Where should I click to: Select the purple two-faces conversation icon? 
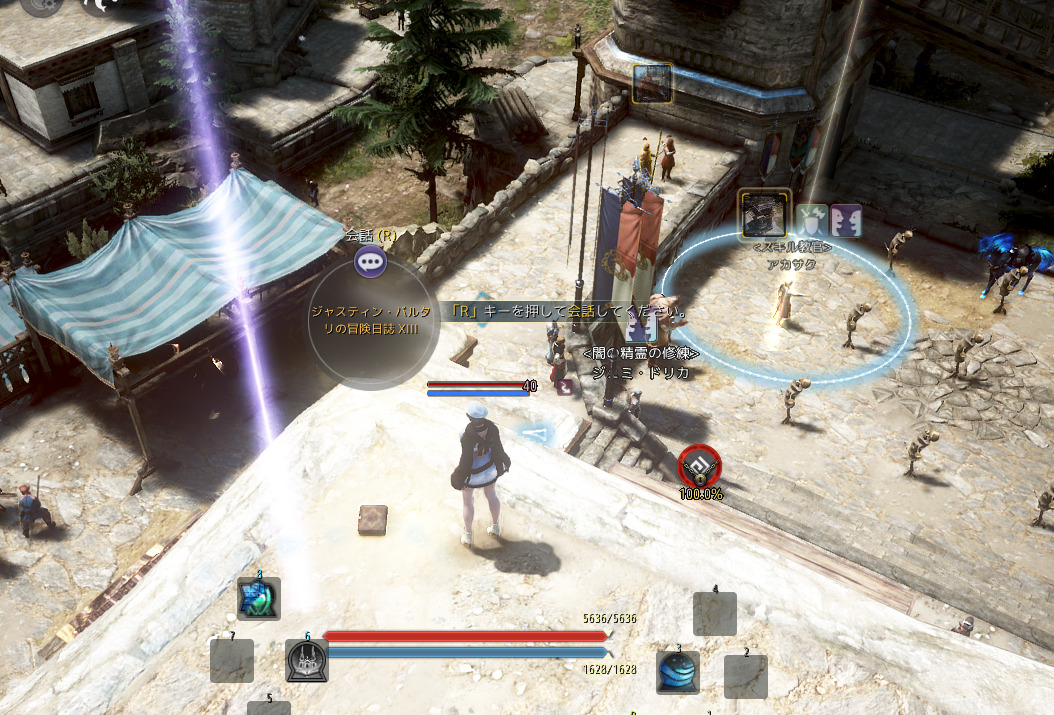[846, 220]
